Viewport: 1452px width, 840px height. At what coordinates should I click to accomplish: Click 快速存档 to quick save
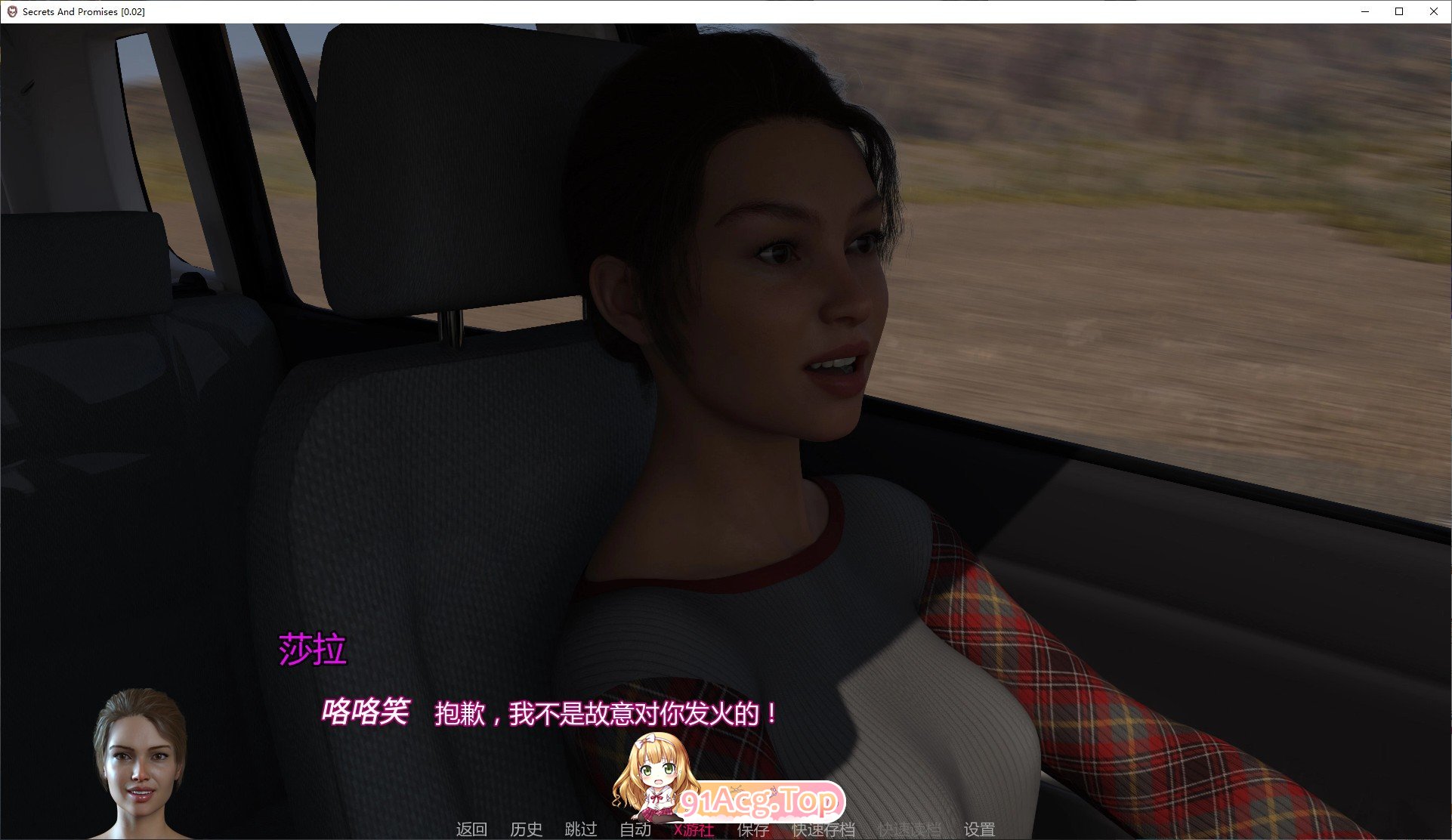823,829
